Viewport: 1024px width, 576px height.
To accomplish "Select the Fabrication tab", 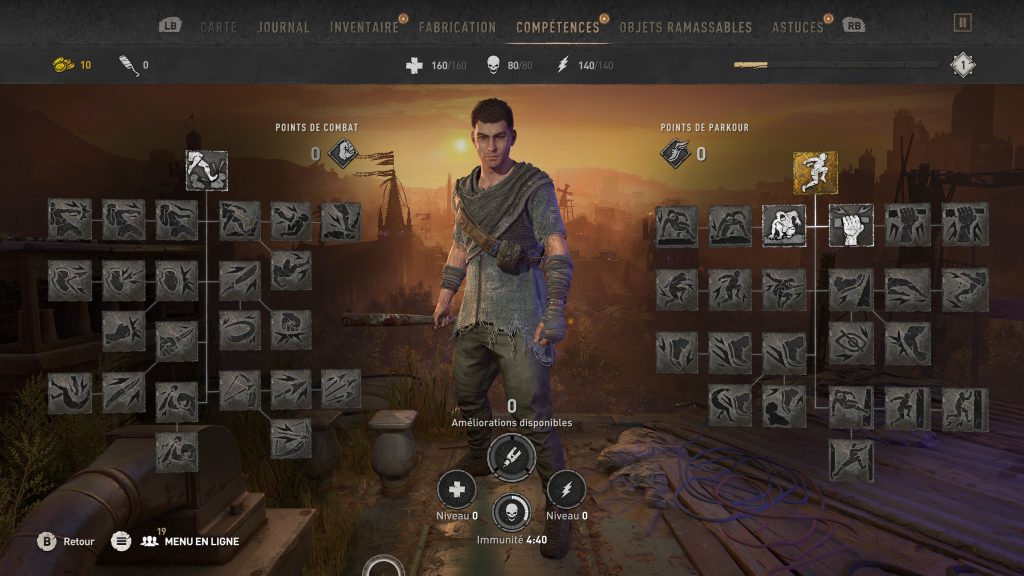I will (x=457, y=27).
